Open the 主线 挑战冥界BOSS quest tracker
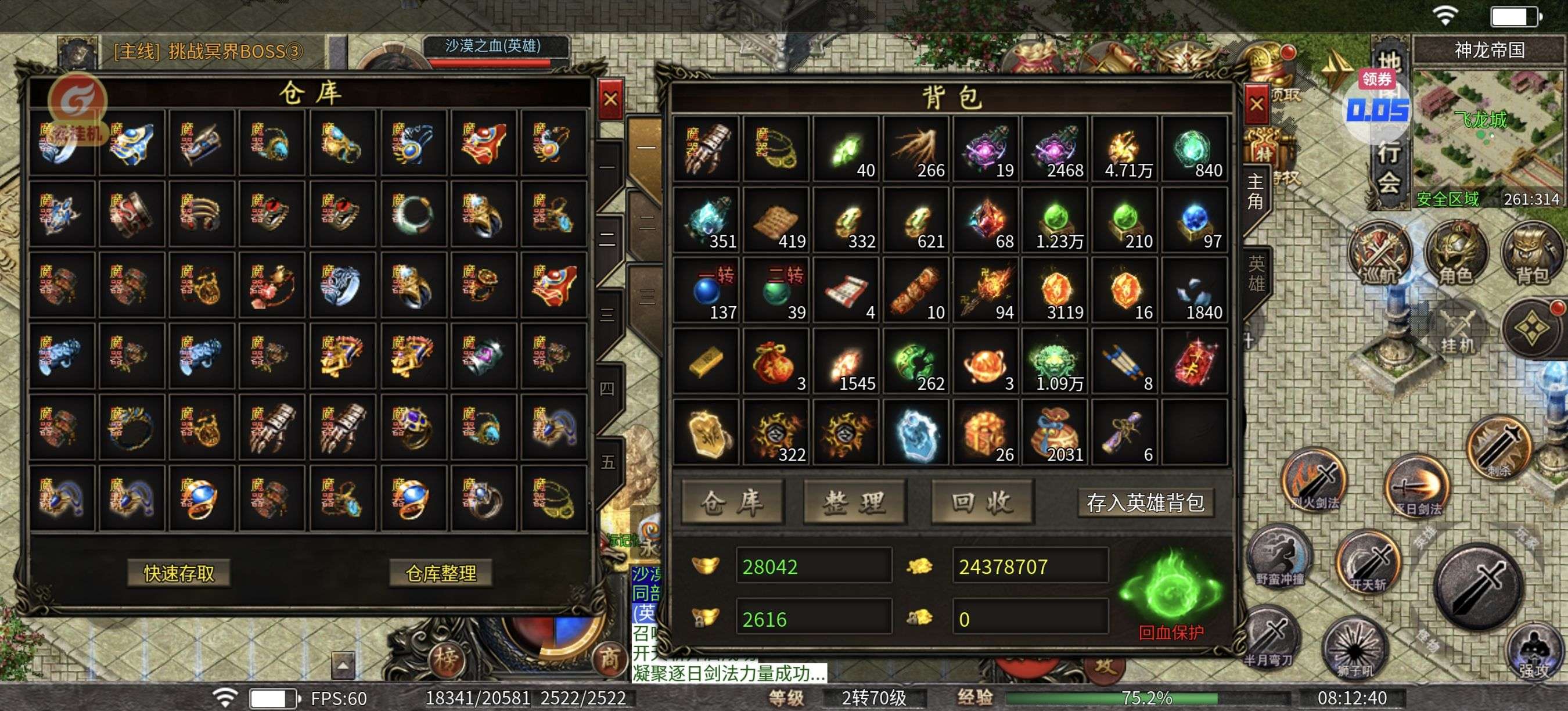The width and height of the screenshot is (1568, 711). [x=207, y=51]
